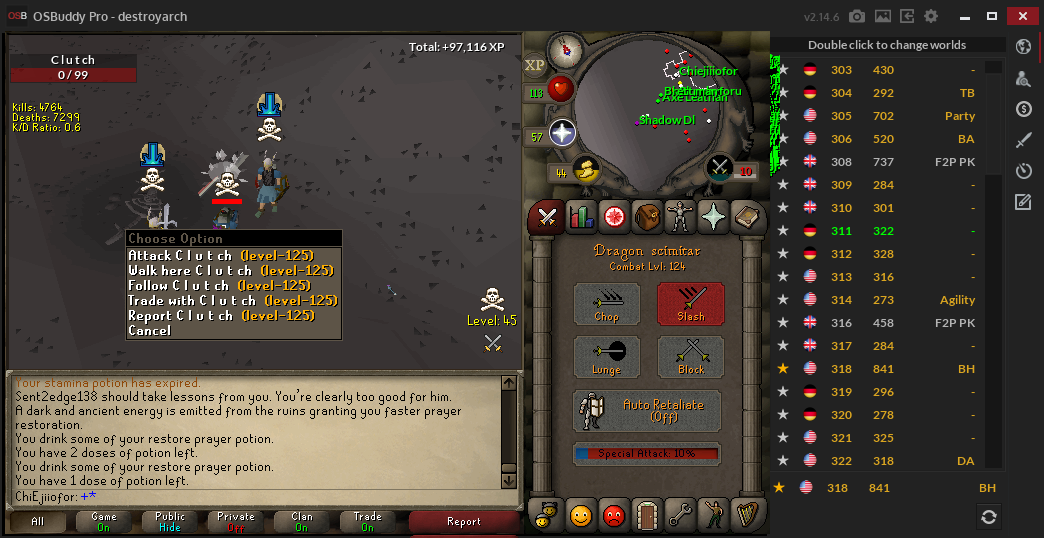Select Trade with Clutch option
Viewport: 1044px width, 538px height.
[233, 300]
